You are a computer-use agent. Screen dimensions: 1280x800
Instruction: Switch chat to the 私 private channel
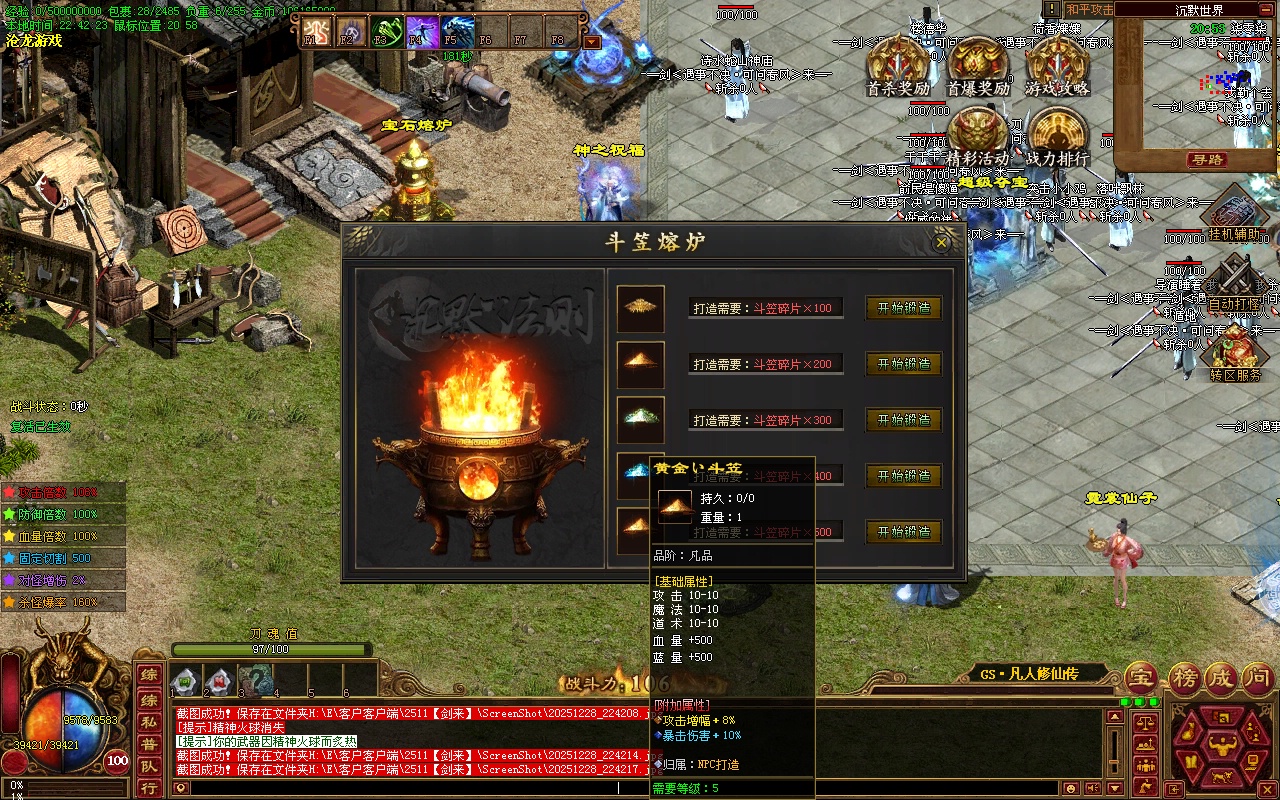pos(148,720)
